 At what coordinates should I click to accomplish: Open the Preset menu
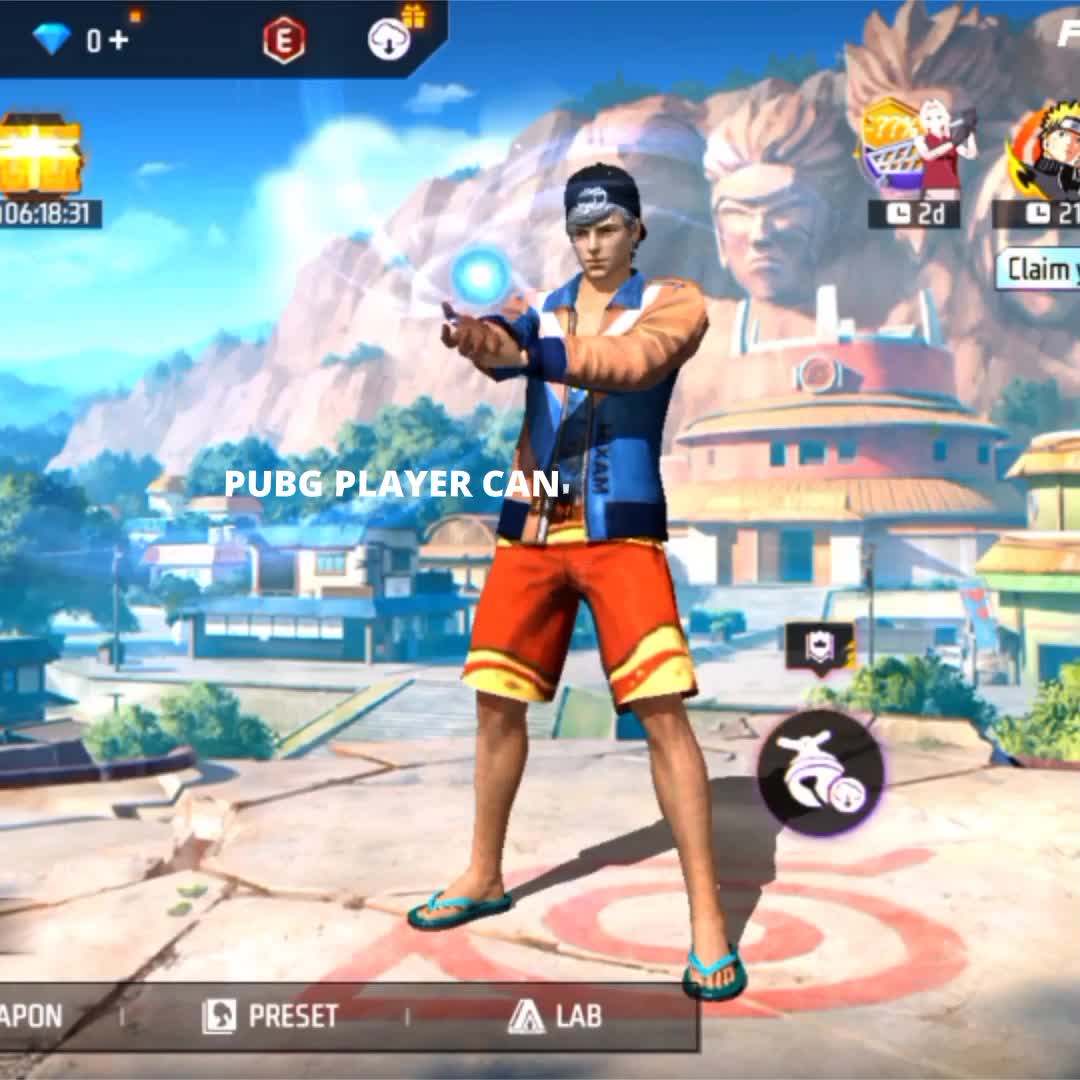click(270, 1016)
